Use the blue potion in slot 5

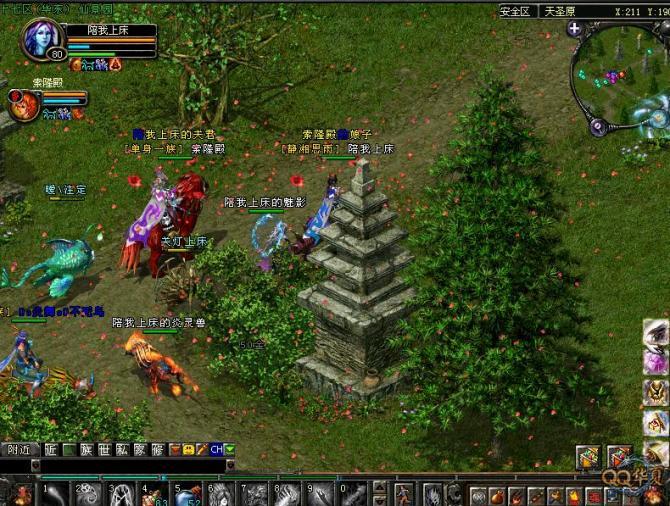187,494
